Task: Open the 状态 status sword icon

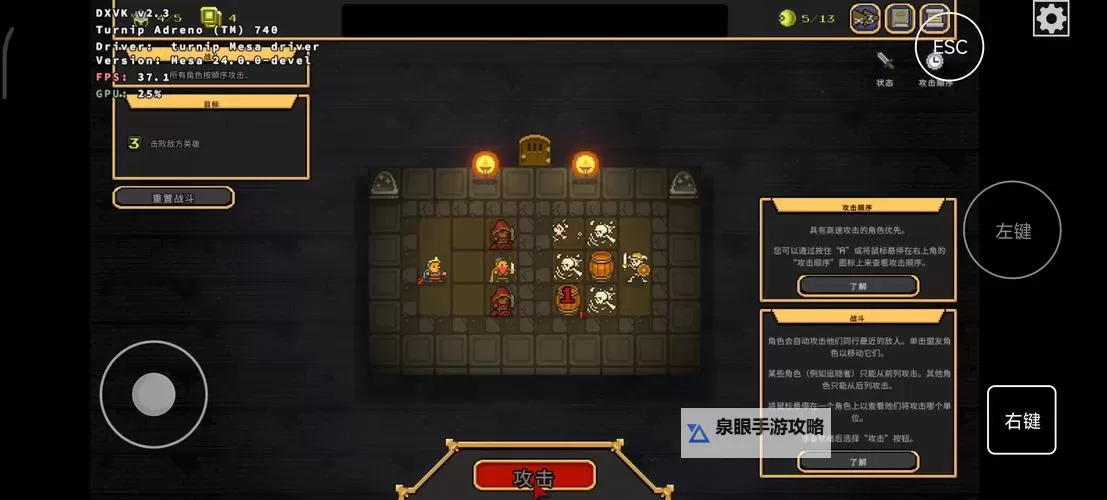Action: (884, 63)
